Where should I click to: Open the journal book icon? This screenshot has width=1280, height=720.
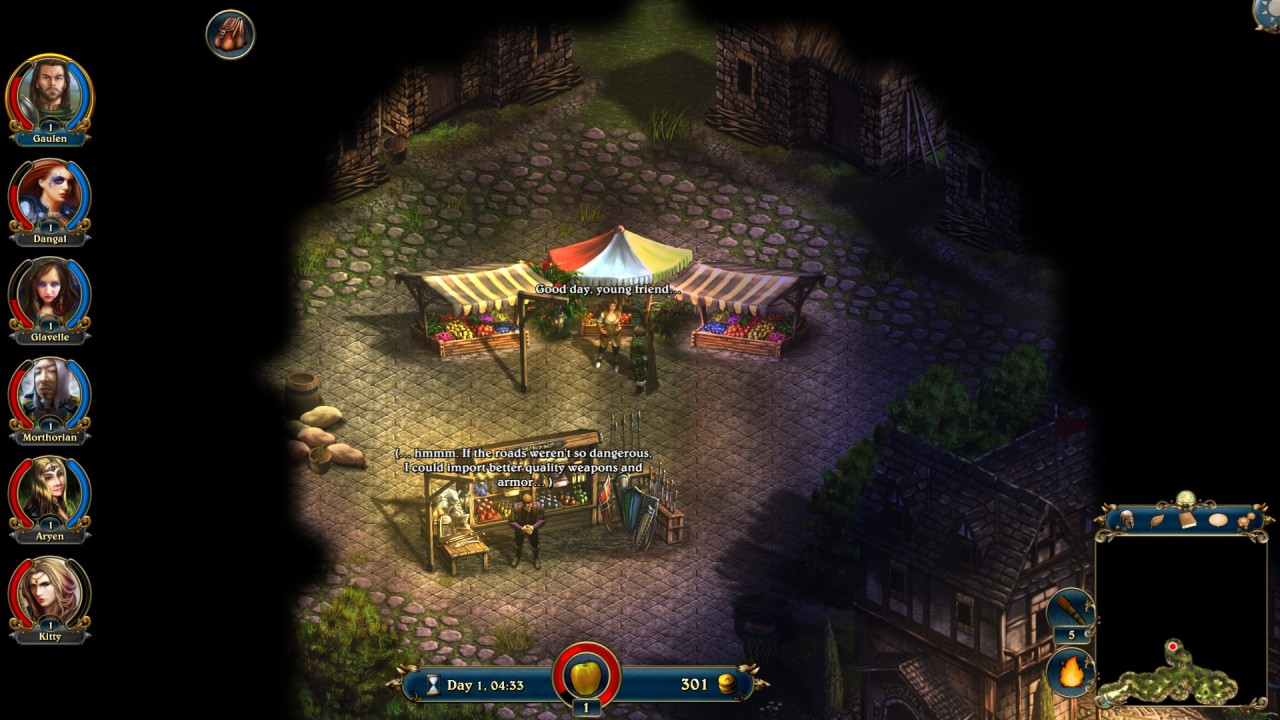click(x=1187, y=520)
